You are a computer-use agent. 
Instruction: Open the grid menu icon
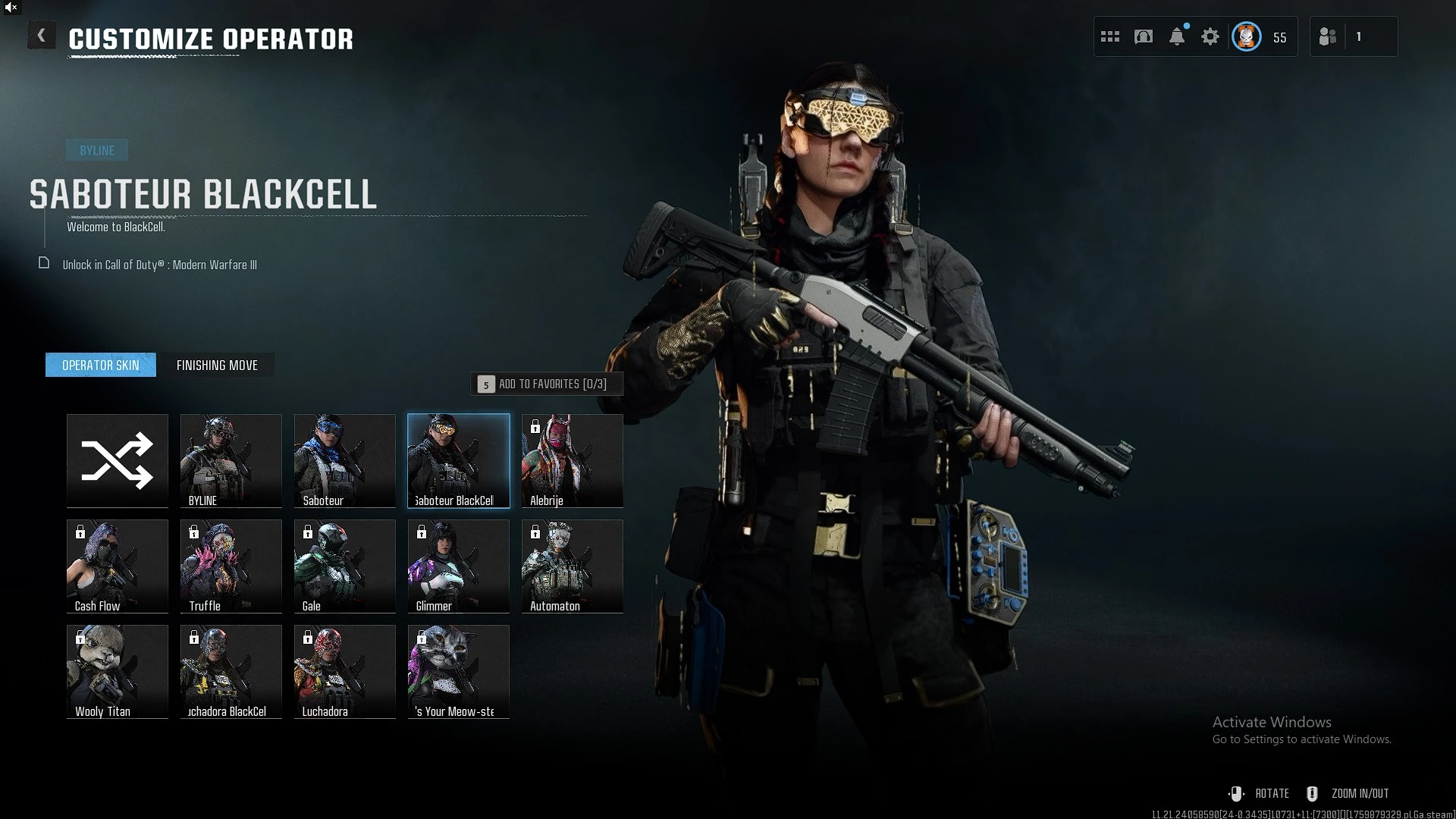coord(1110,37)
